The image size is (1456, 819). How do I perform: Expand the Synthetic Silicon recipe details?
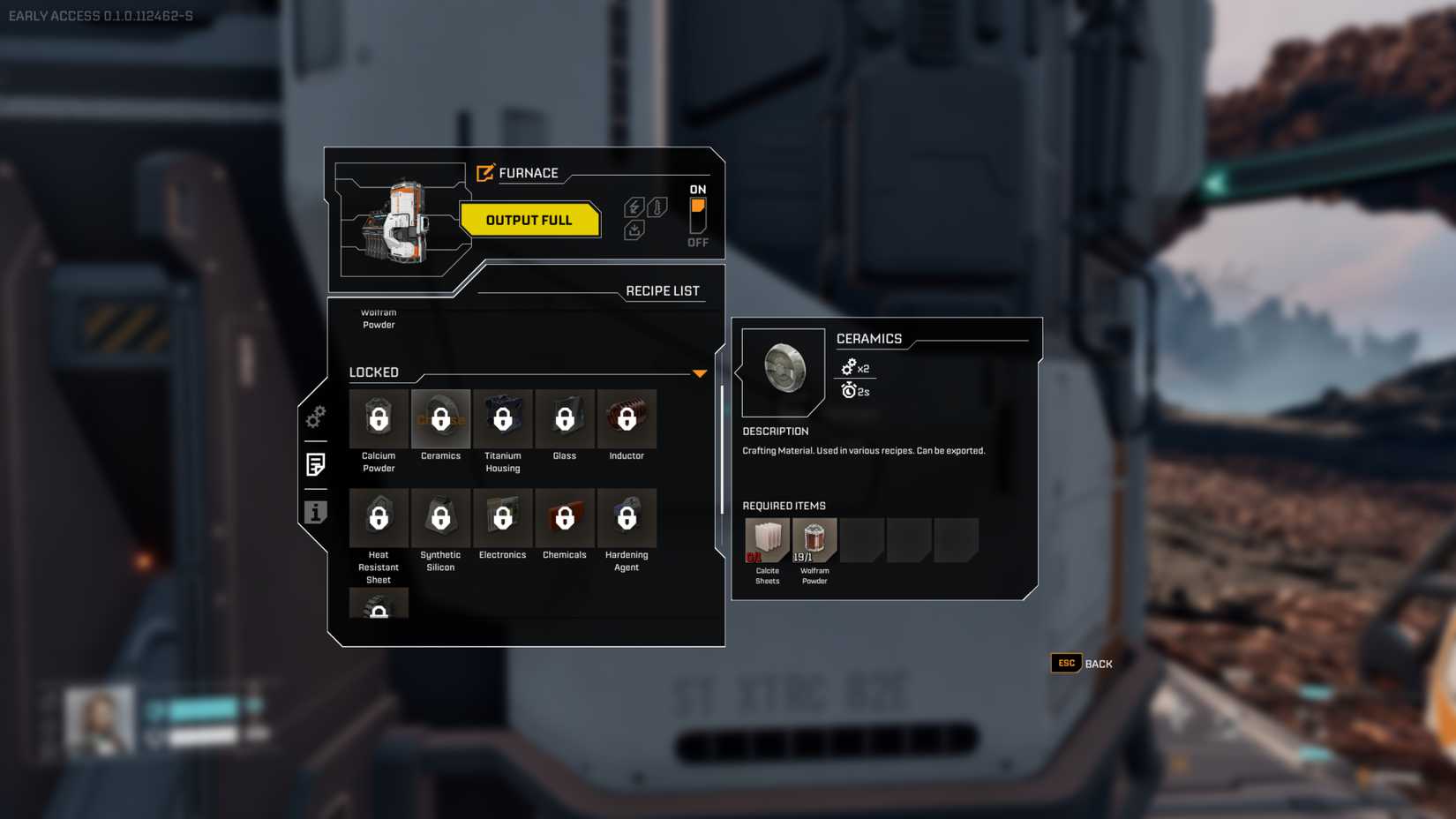pos(440,517)
